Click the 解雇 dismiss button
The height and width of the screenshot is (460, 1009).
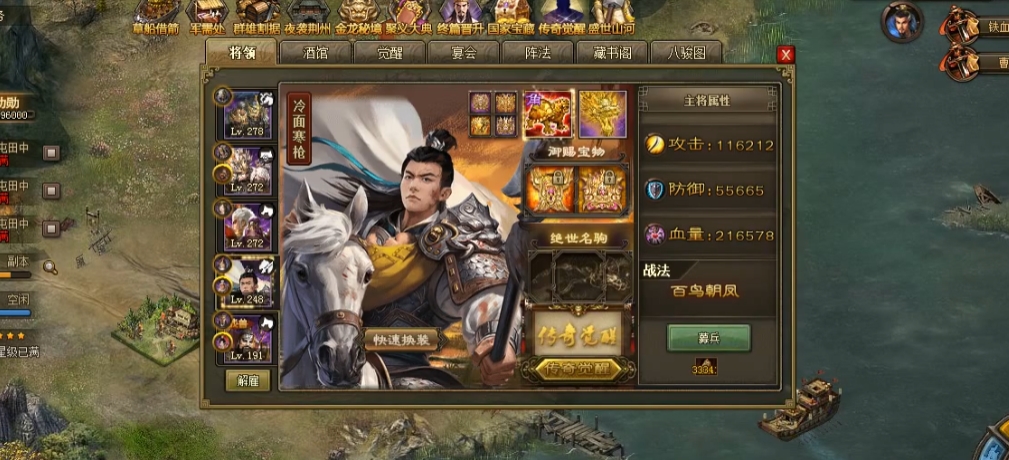(x=247, y=380)
